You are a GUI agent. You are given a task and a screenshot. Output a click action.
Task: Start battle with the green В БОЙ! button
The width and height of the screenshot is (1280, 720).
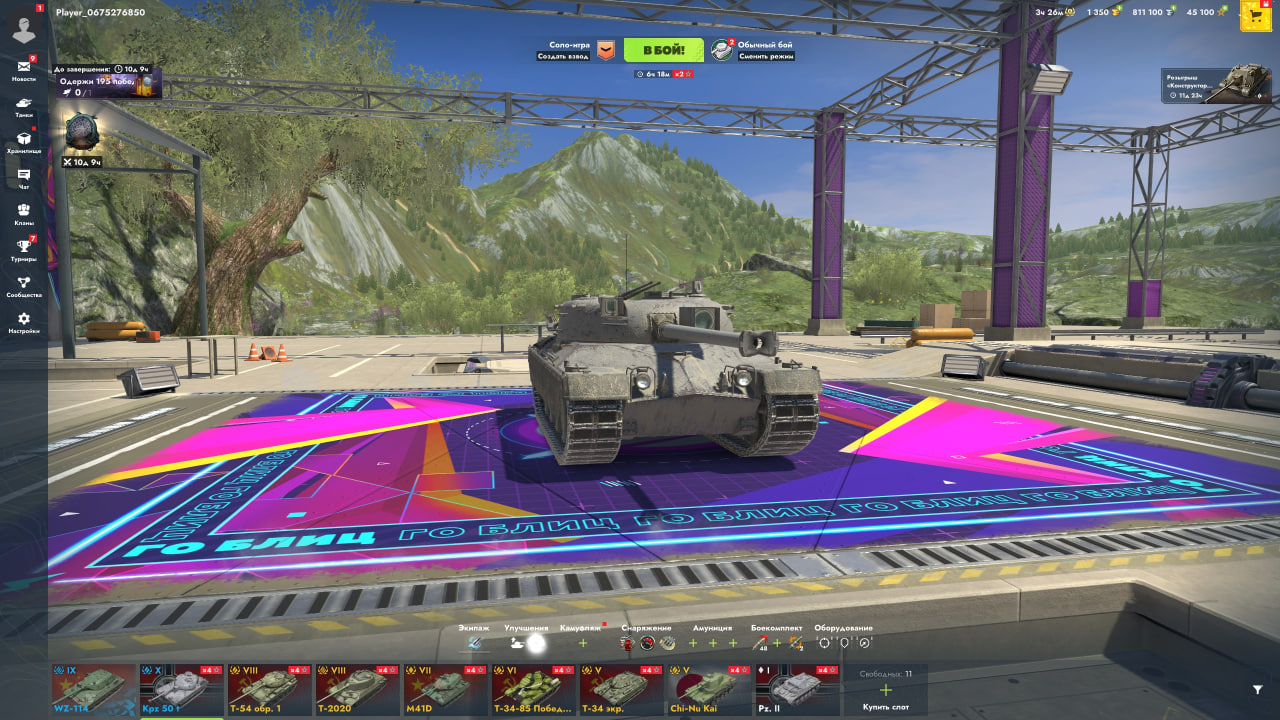click(663, 50)
